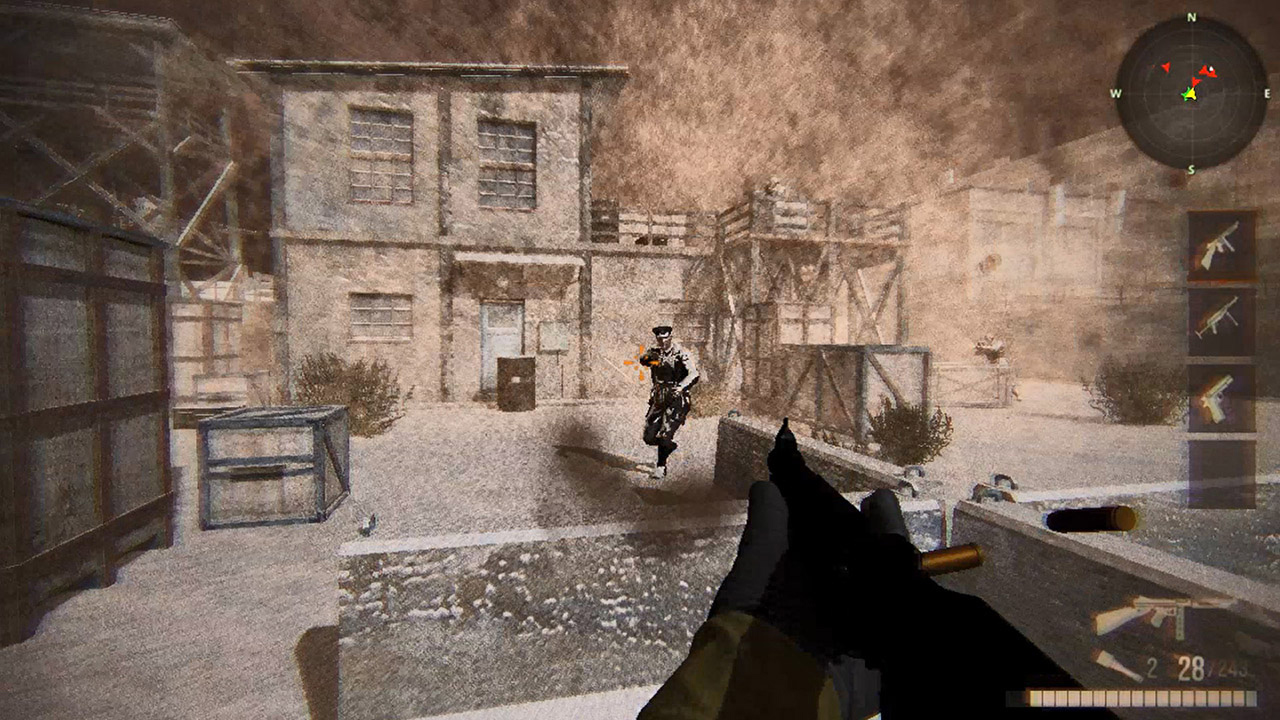Click the white objective dot on the minimap
Viewport: 1280px width, 720px height.
click(x=1210, y=68)
